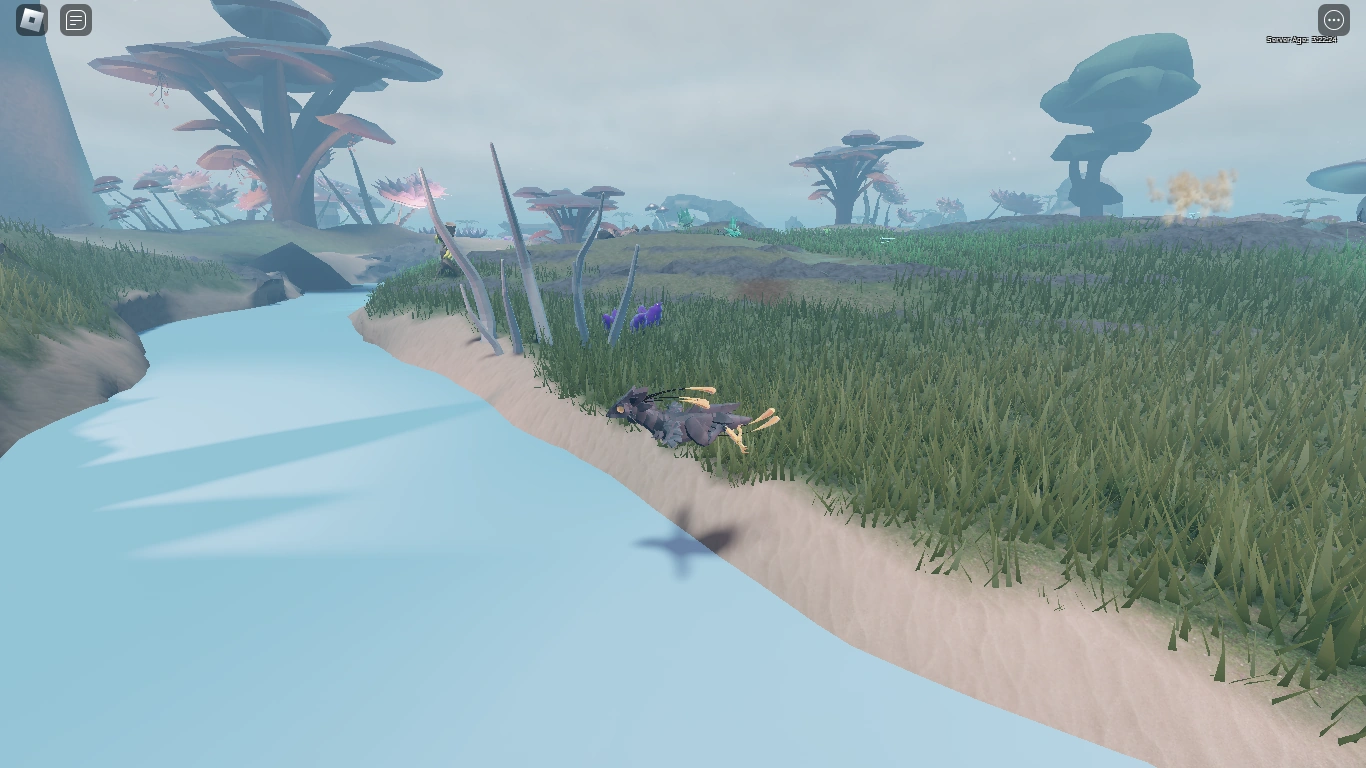Click the sandy riverbank

coord(900,600)
